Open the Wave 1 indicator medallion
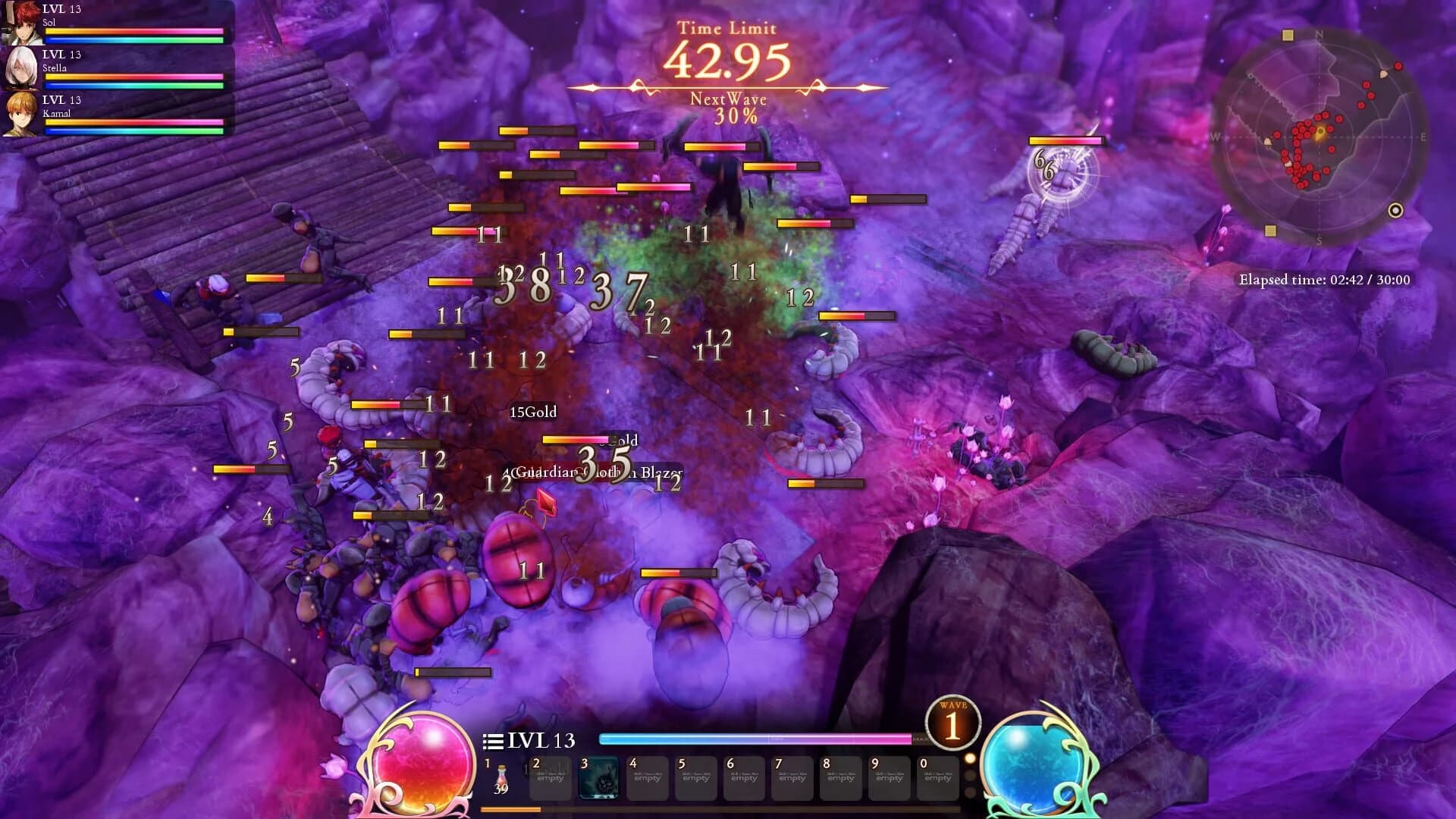Image resolution: width=1456 pixels, height=819 pixels. 953,722
